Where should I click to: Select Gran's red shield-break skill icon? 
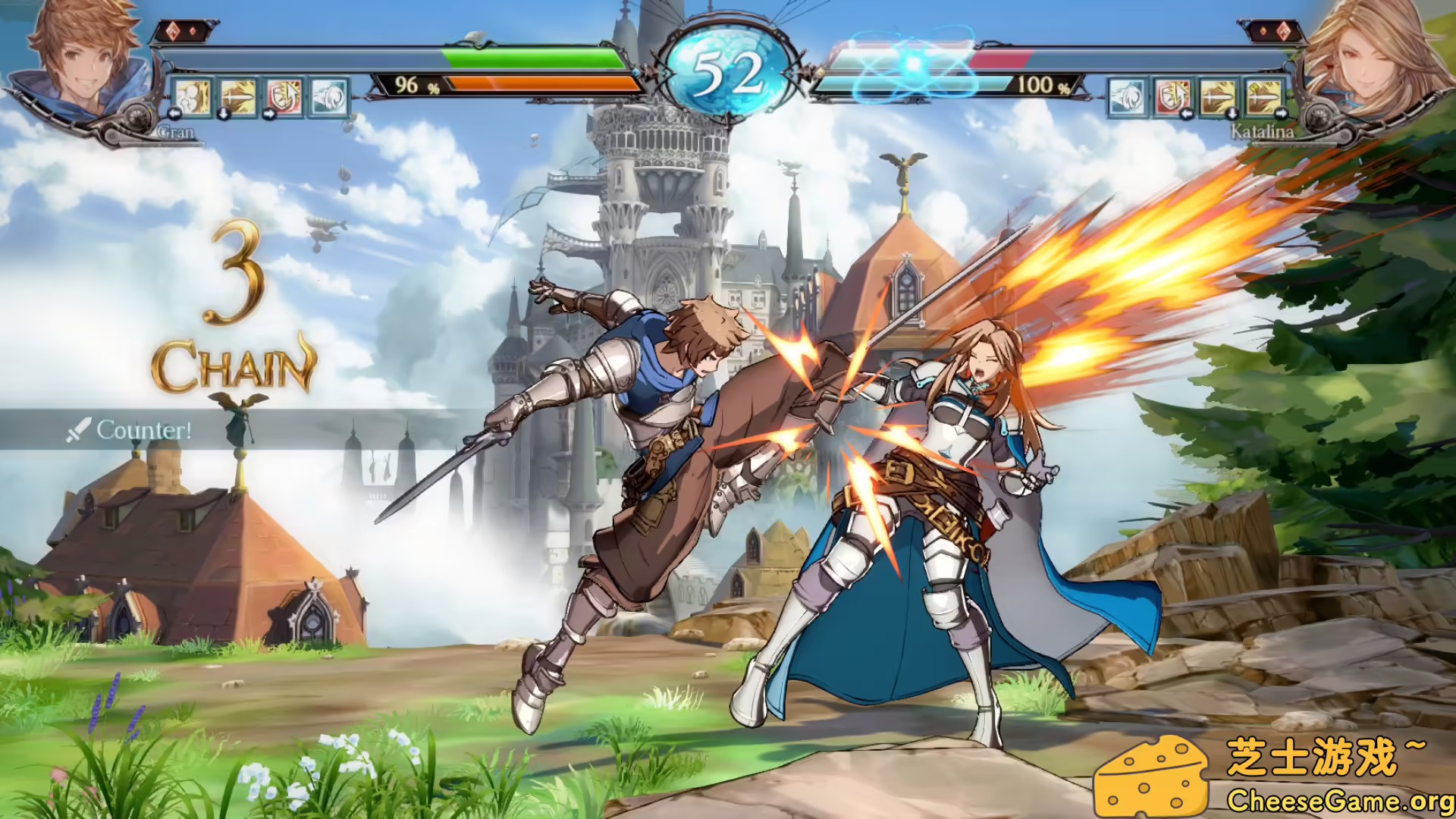(x=283, y=98)
